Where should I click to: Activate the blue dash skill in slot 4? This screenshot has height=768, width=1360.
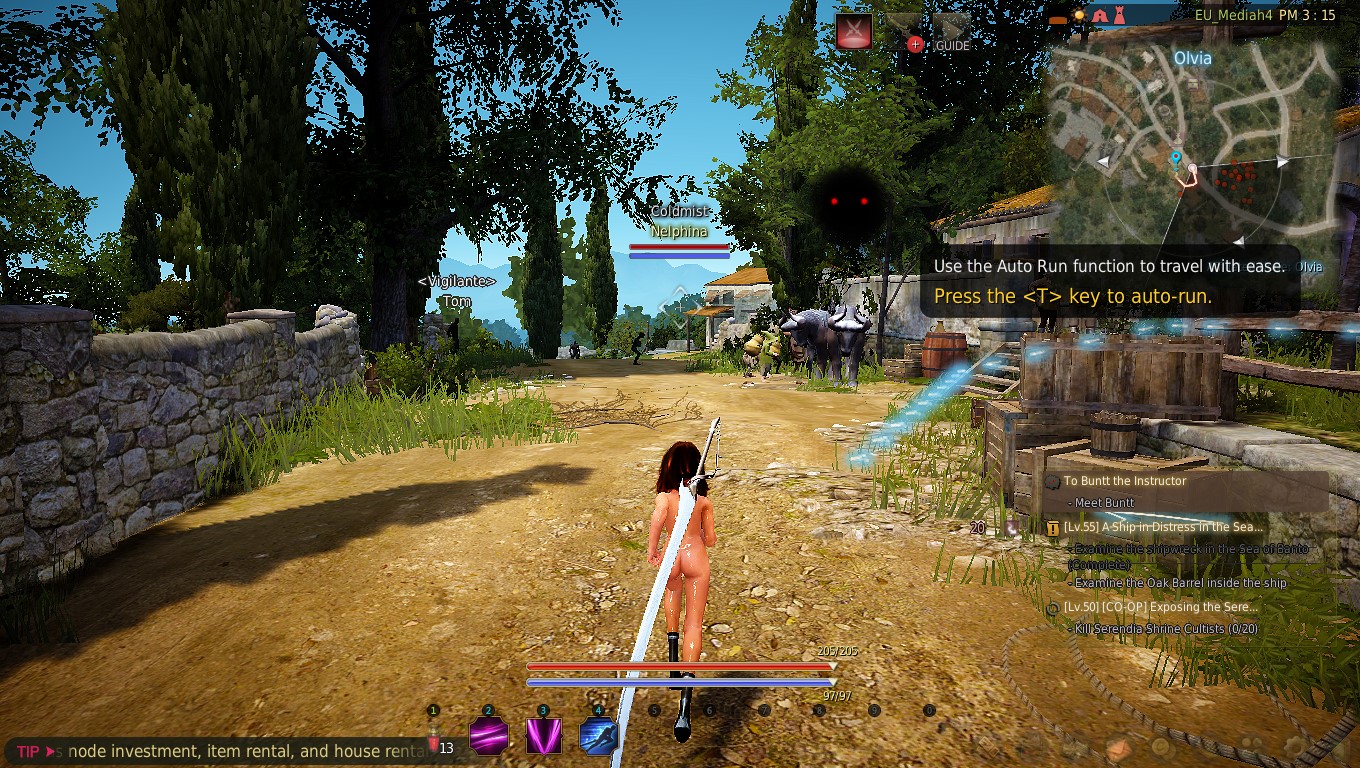click(598, 737)
